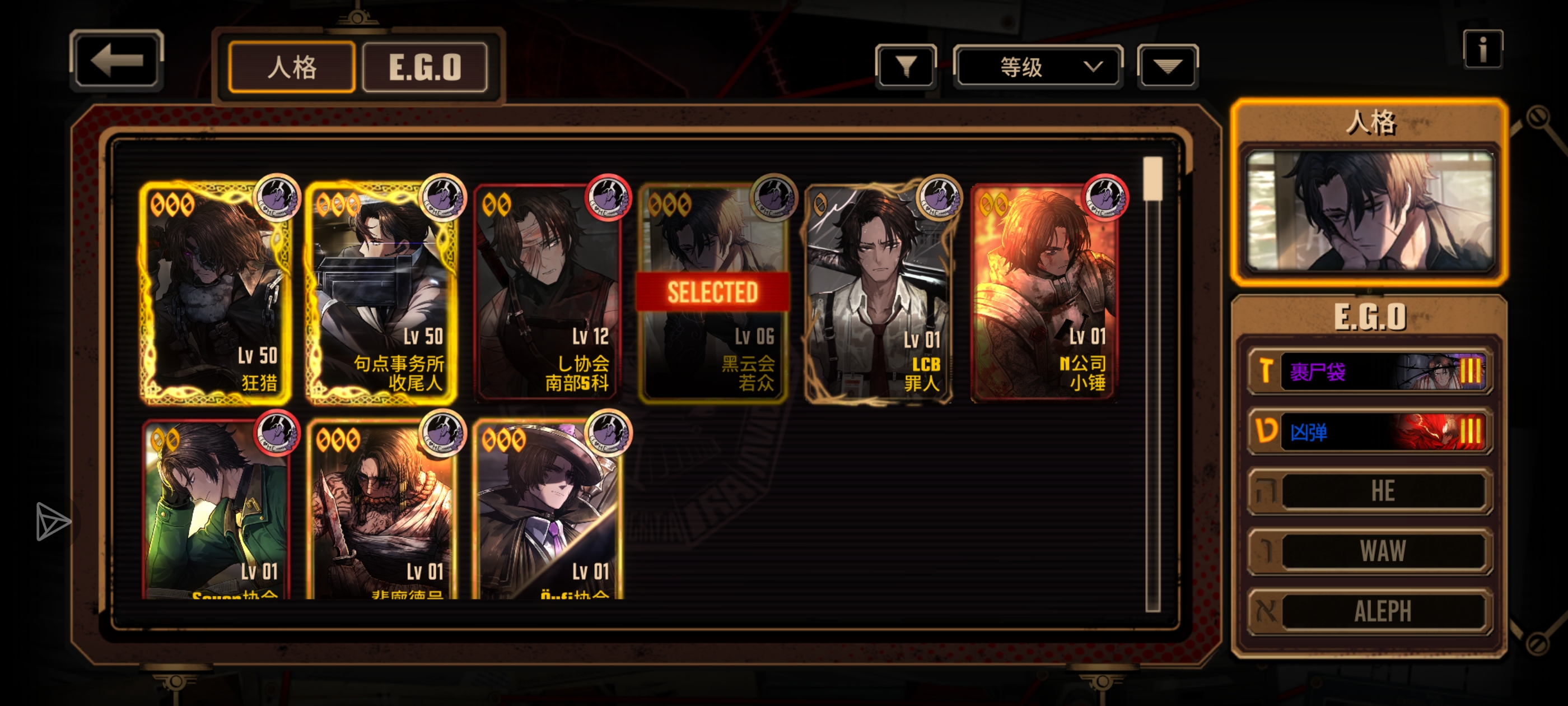The width and height of the screenshot is (1568, 706).
Task: Select the 人格 identity tab
Action: coord(292,67)
